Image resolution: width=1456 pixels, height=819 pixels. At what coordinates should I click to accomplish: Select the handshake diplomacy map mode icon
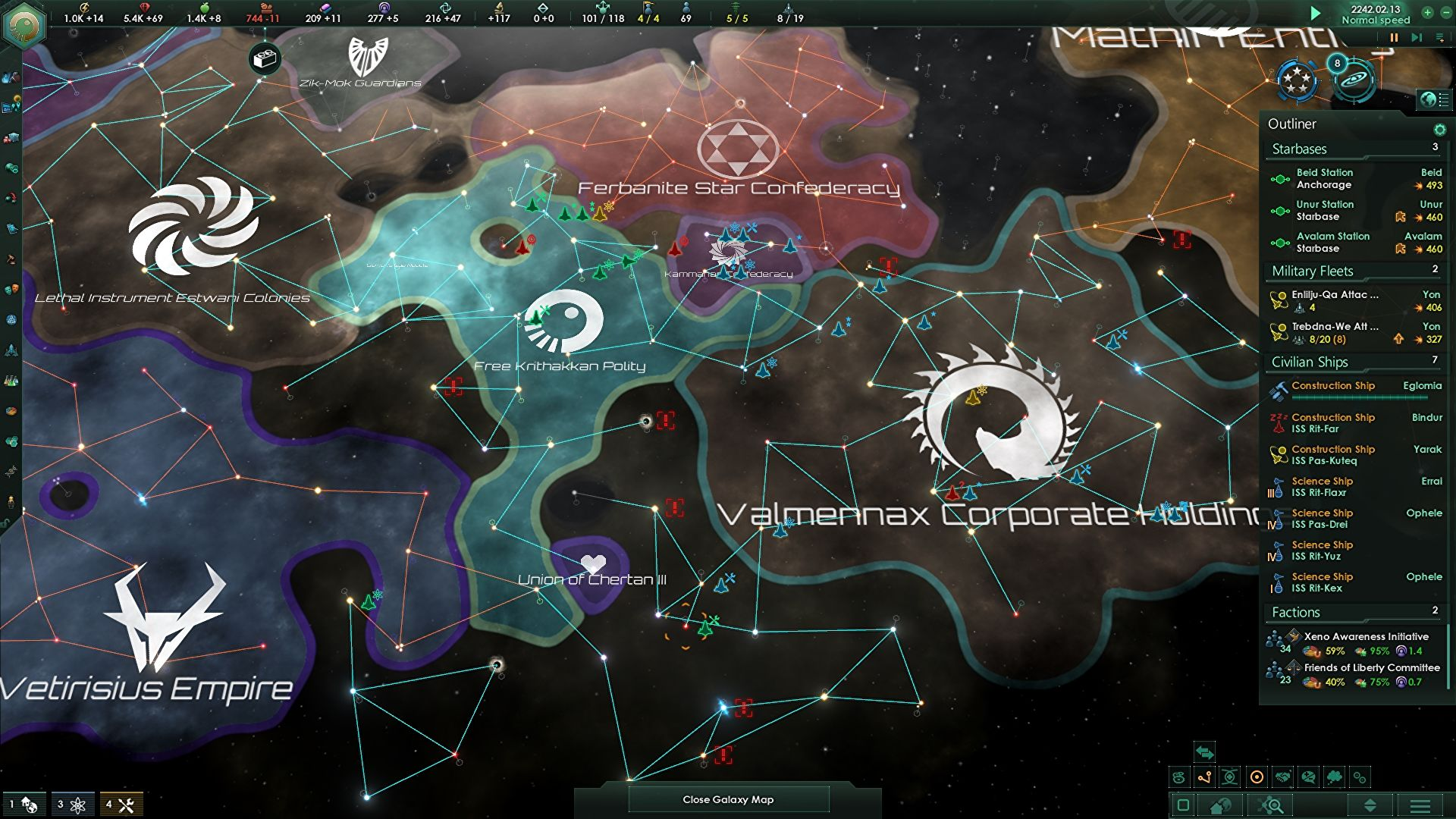[x=1284, y=777]
